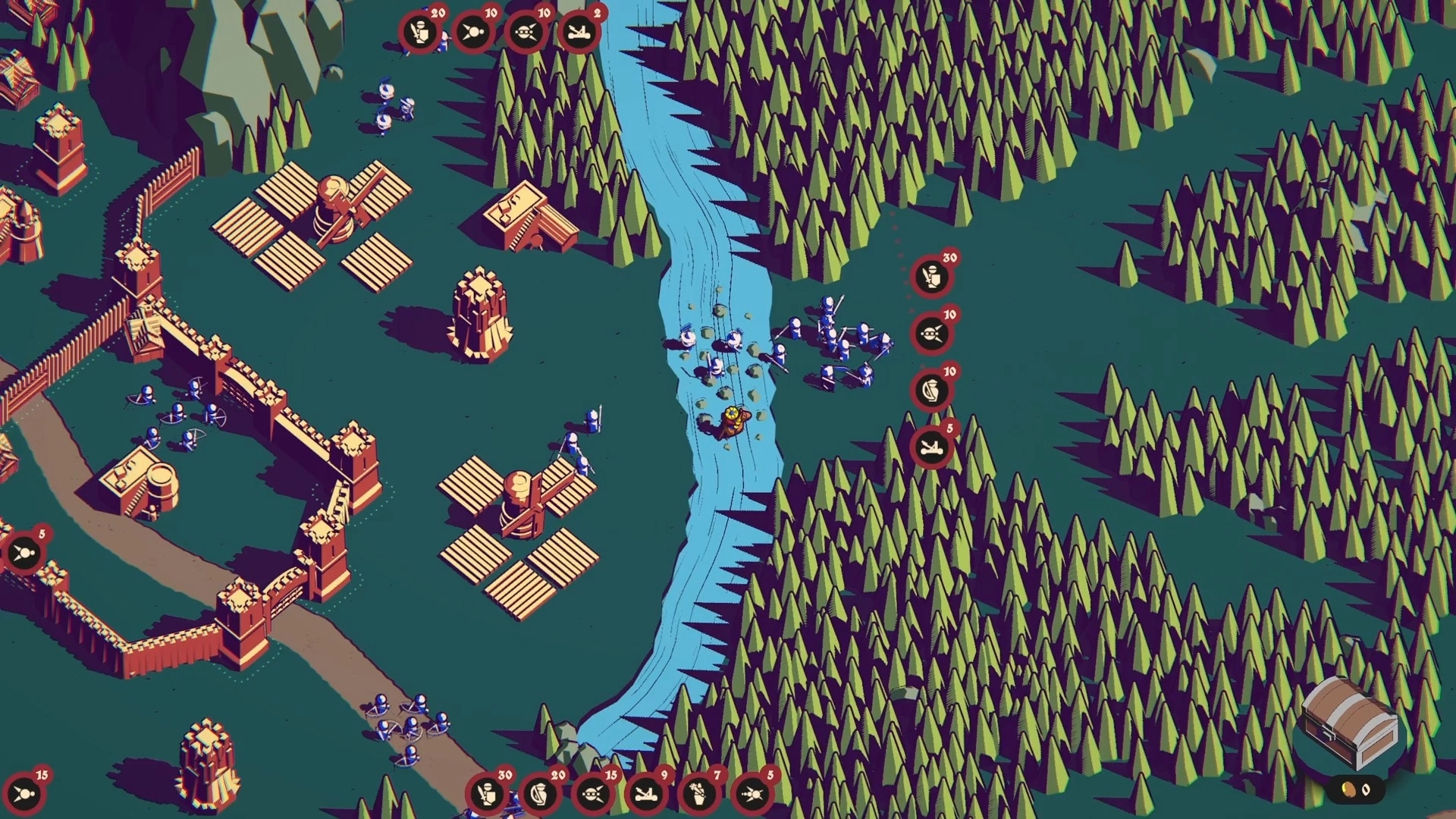
Task: Choose the catapult wave icon showing 9
Action: coord(645,794)
